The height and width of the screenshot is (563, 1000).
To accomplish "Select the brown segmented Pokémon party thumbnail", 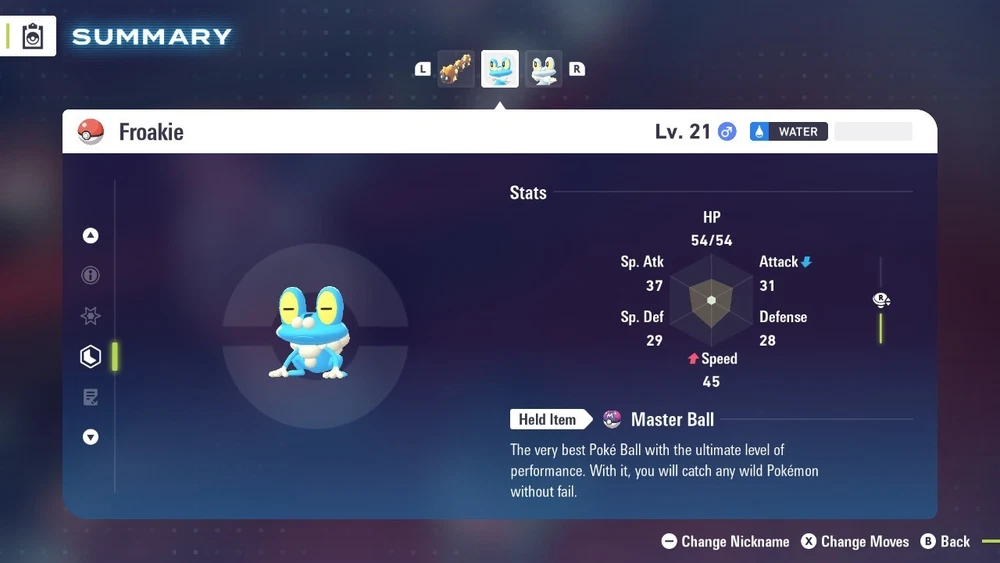I will (456, 69).
